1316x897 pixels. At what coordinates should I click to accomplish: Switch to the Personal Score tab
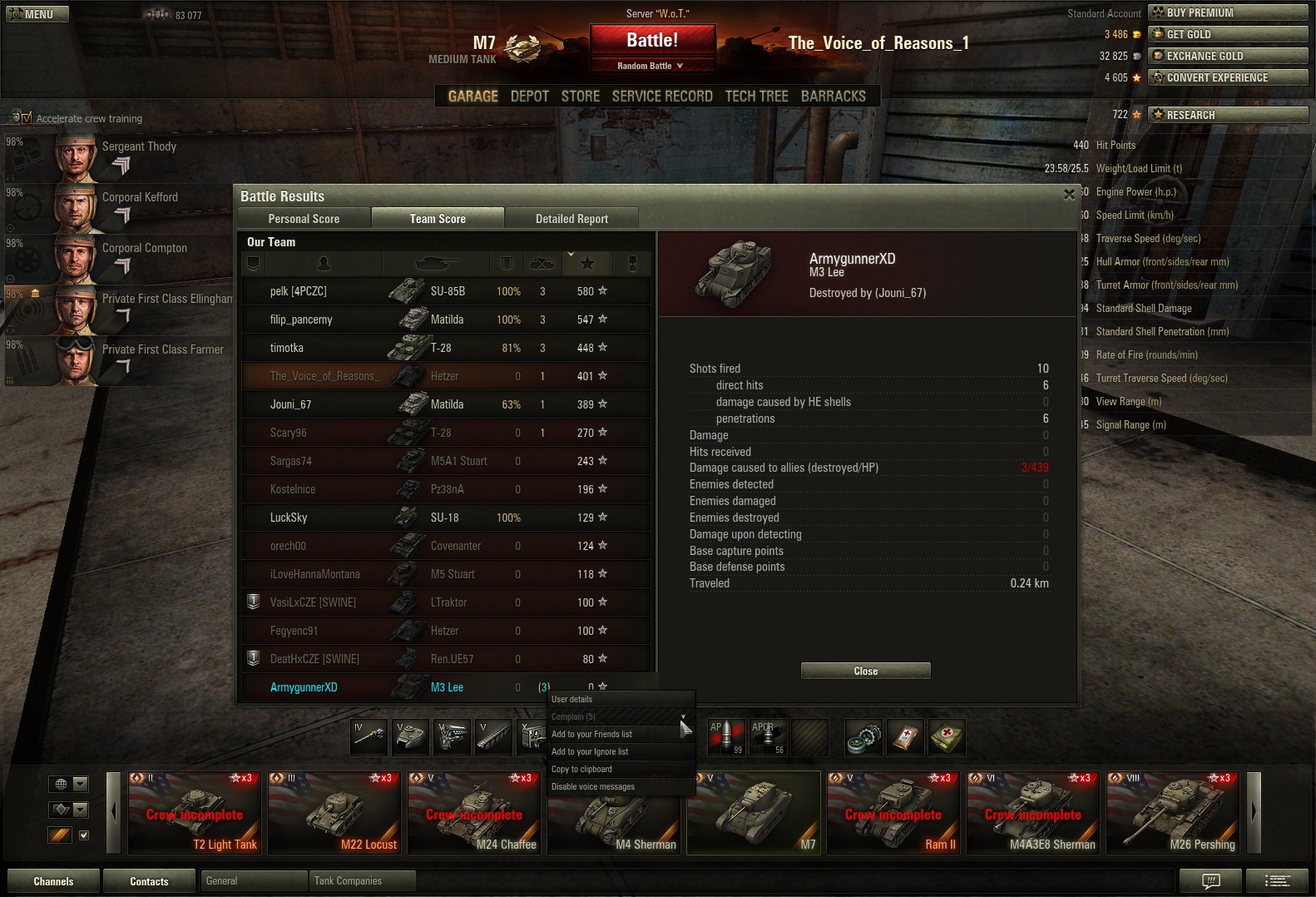[x=304, y=219]
